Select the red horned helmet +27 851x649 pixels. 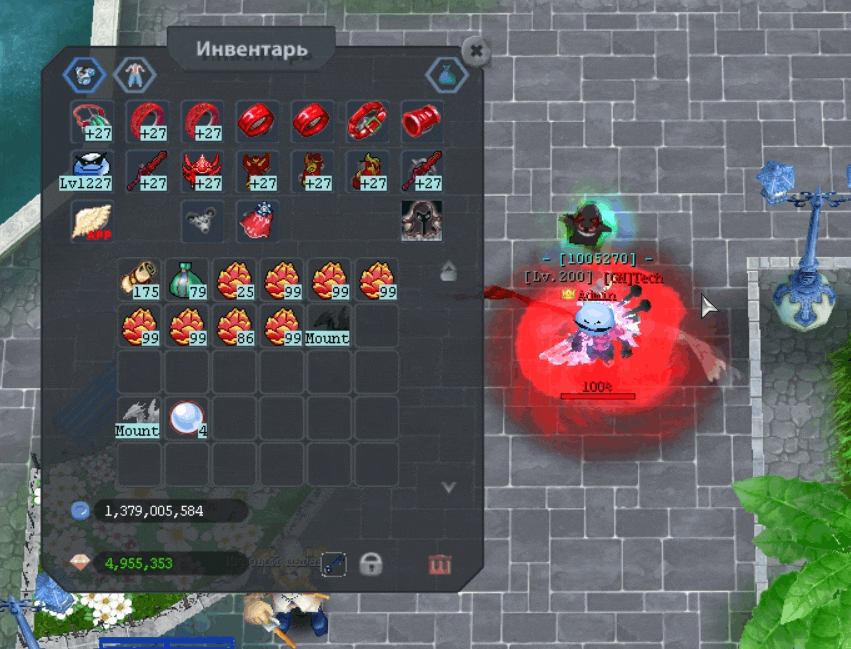pyautogui.click(x=201, y=170)
